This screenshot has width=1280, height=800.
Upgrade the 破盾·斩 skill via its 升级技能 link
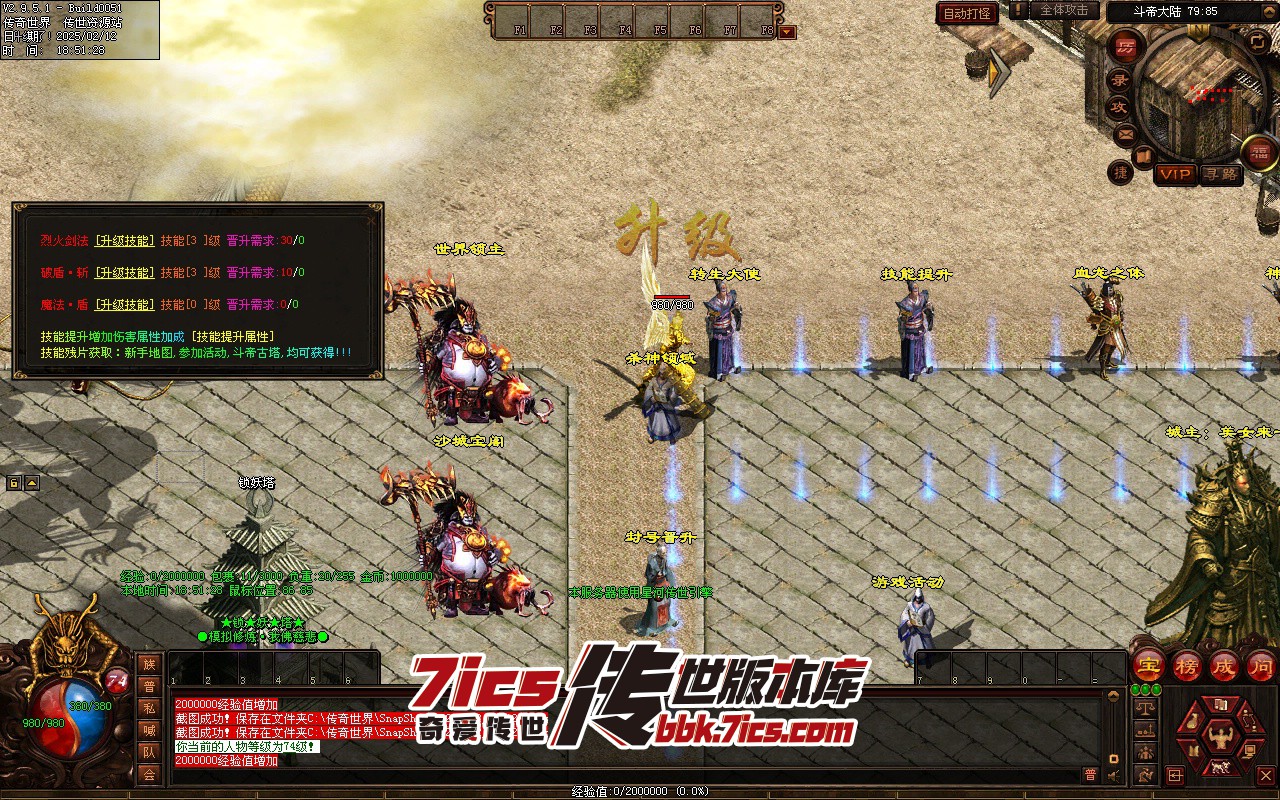pyautogui.click(x=124, y=272)
